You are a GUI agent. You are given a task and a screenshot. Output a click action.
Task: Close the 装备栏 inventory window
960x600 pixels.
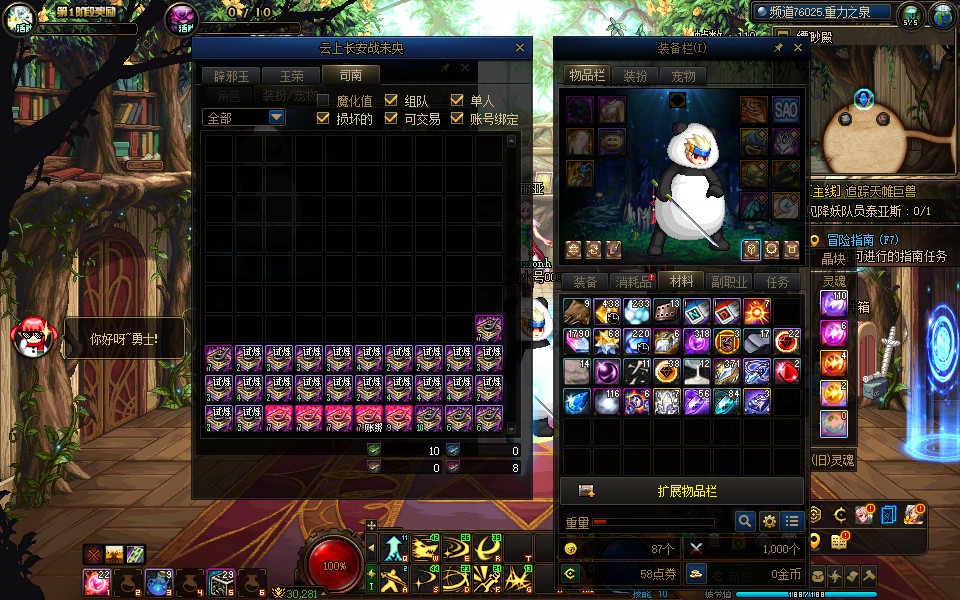coord(797,47)
